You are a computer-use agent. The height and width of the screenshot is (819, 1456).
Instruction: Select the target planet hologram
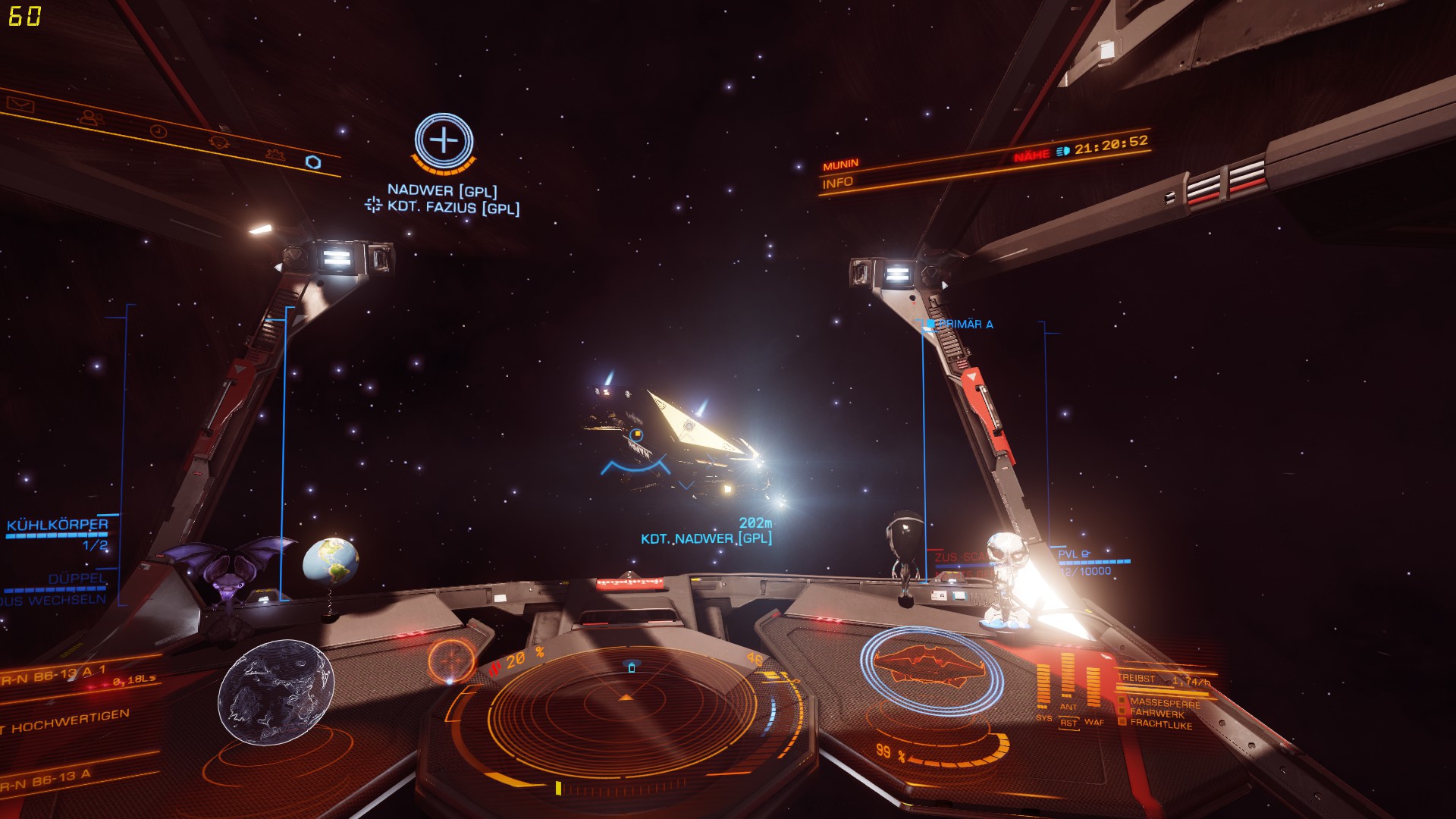[276, 692]
